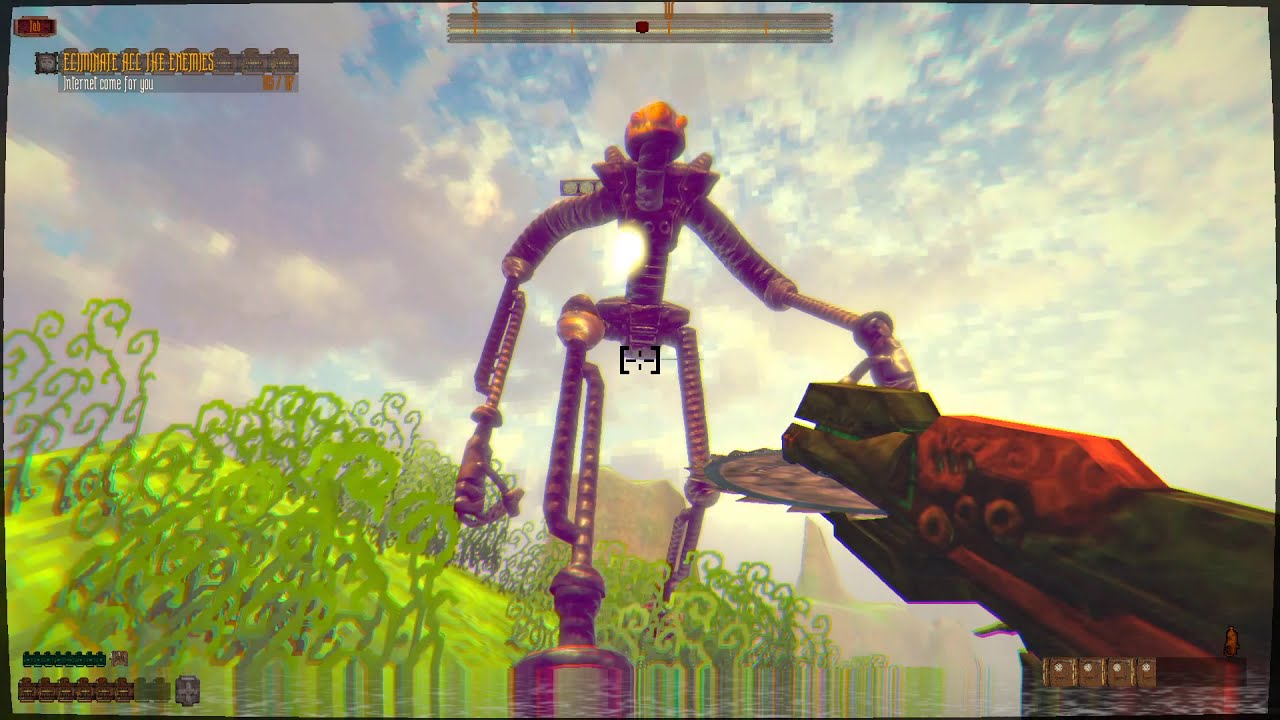
Task: Click the red marker on the top compass bar
Action: point(640,27)
